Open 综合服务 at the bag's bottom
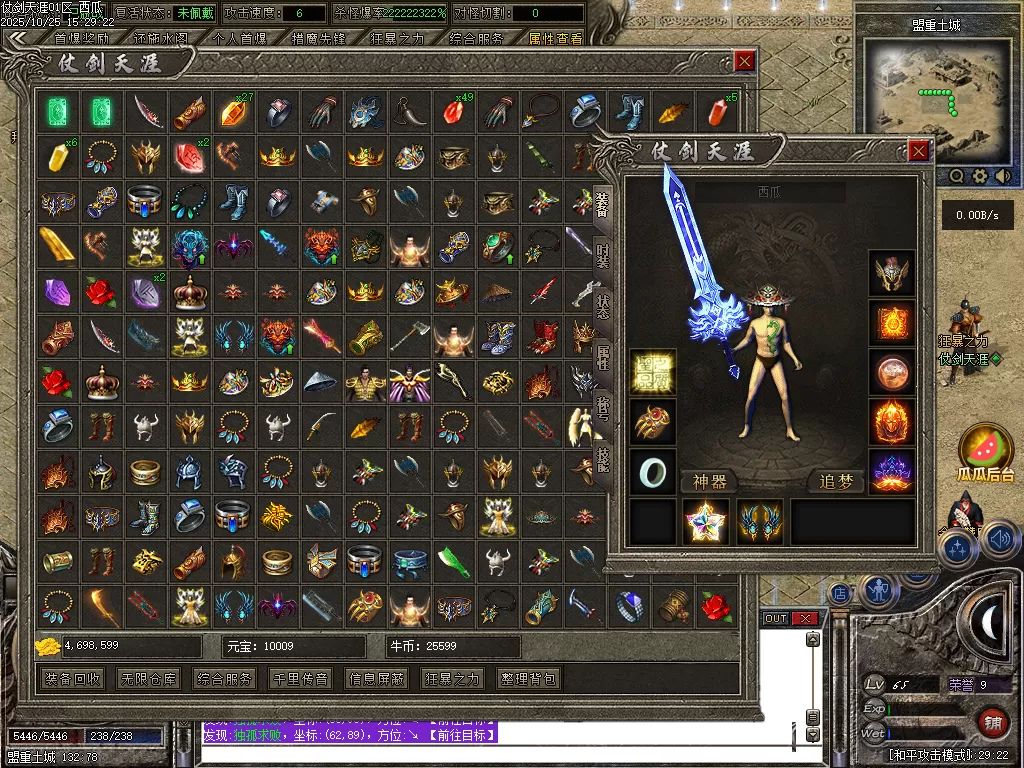This screenshot has height=768, width=1024. tap(227, 678)
